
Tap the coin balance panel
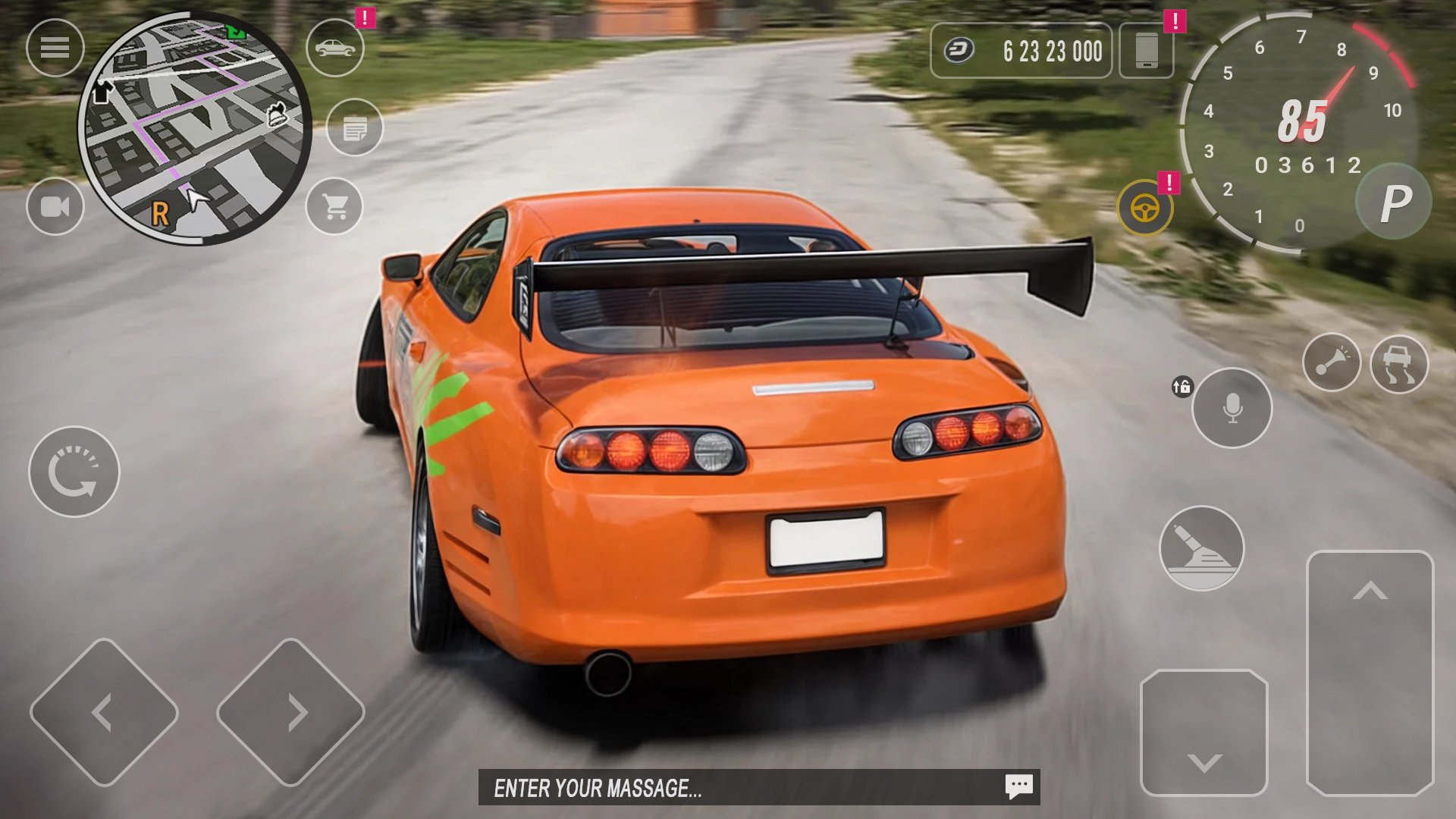tap(1021, 51)
